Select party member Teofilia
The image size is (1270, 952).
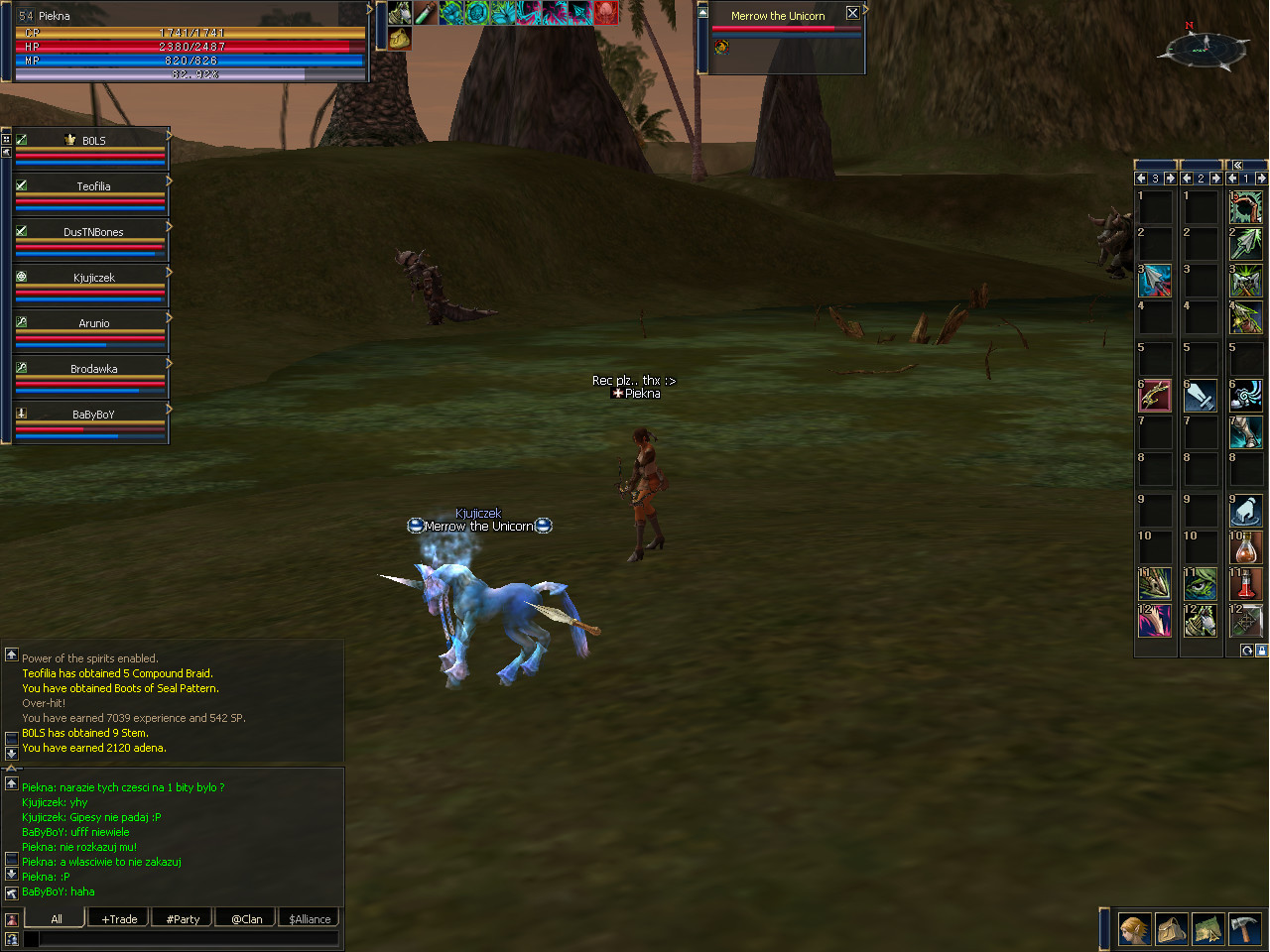coord(93,186)
